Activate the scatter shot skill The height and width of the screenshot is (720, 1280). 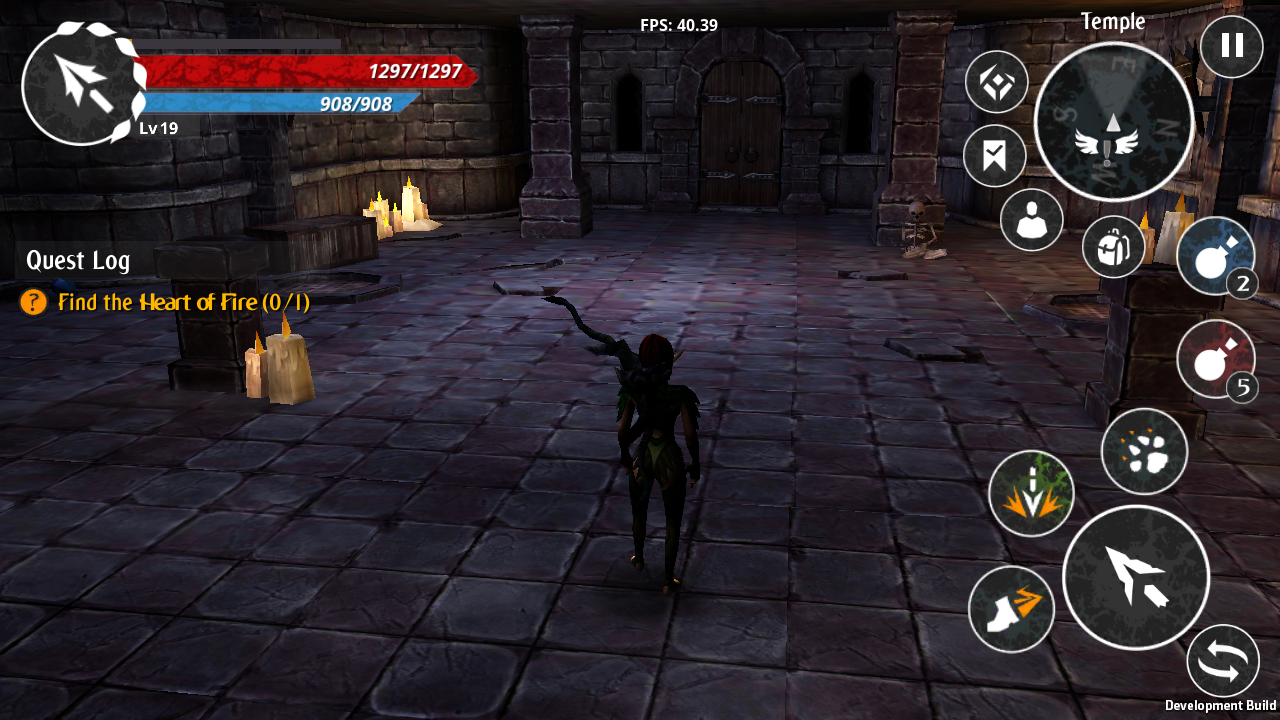pyautogui.click(x=1144, y=452)
